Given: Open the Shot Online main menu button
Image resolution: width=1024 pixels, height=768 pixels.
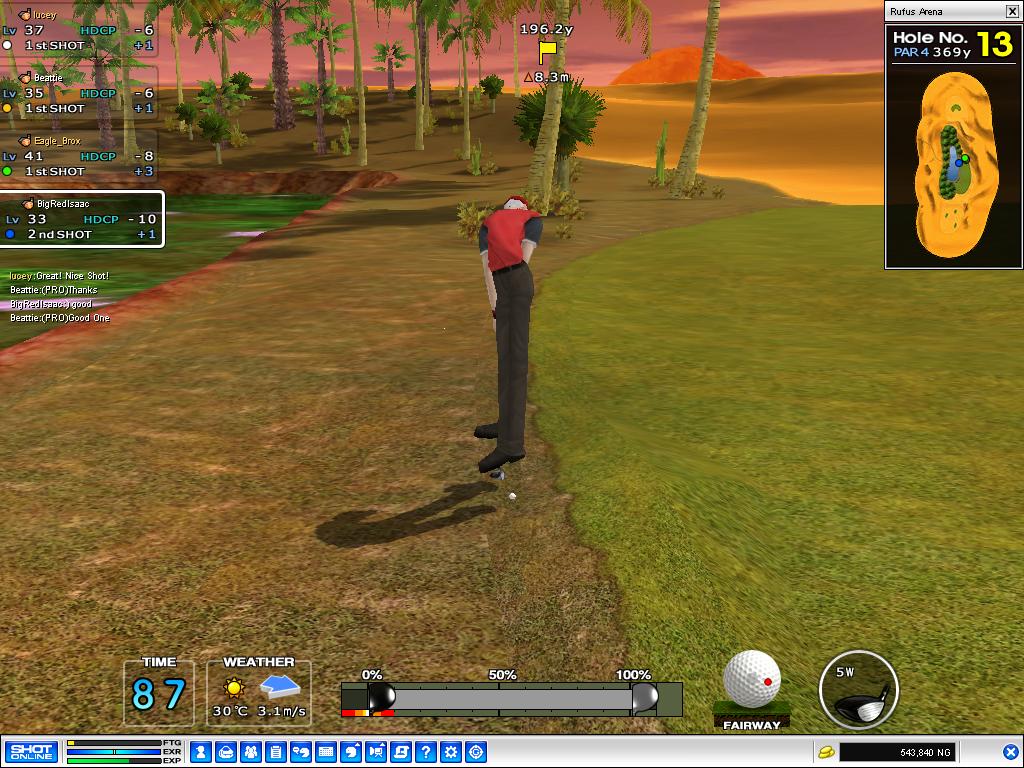Looking at the screenshot, I should [31, 752].
